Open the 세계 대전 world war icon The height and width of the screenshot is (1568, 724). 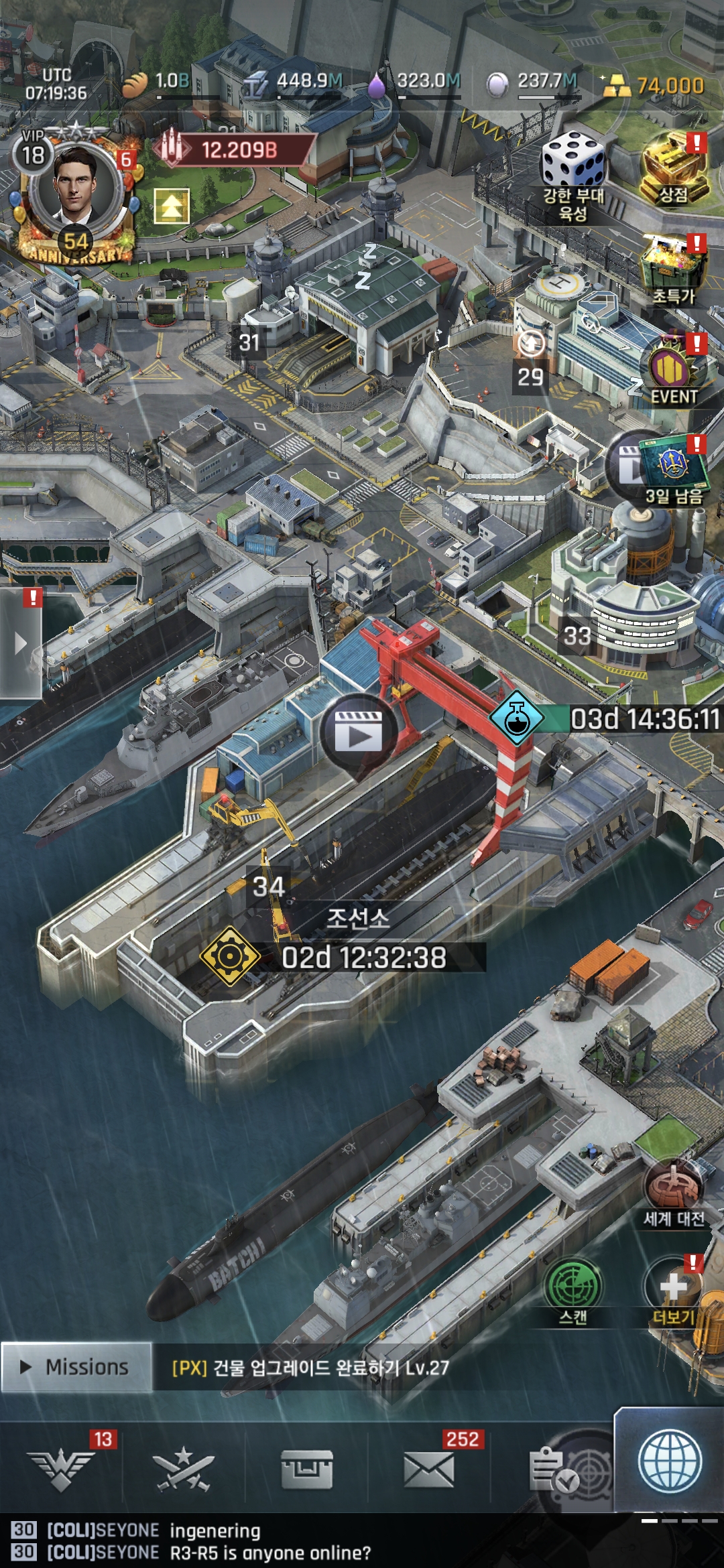point(673,1193)
